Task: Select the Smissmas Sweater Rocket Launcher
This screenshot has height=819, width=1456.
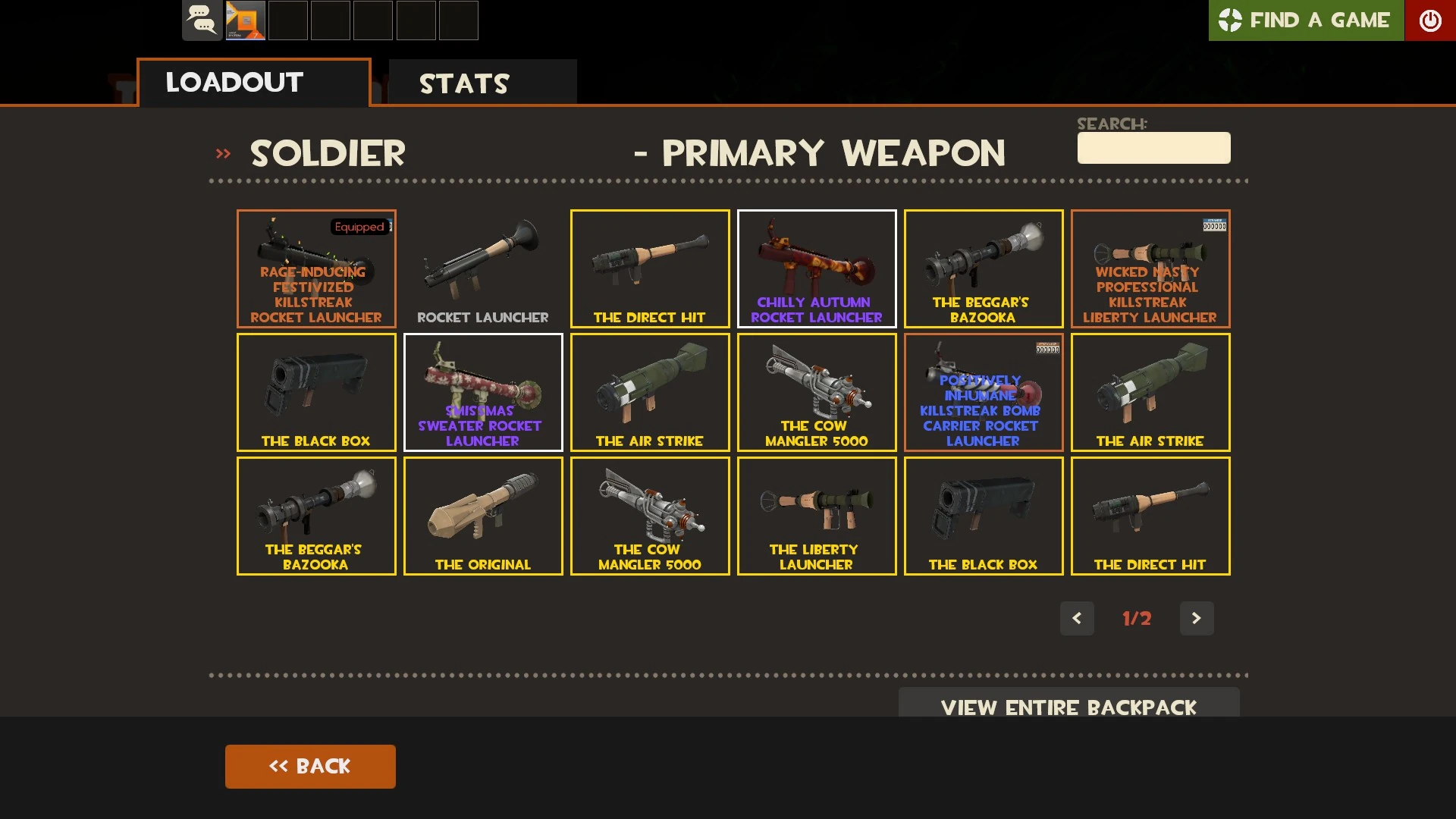Action: point(482,392)
